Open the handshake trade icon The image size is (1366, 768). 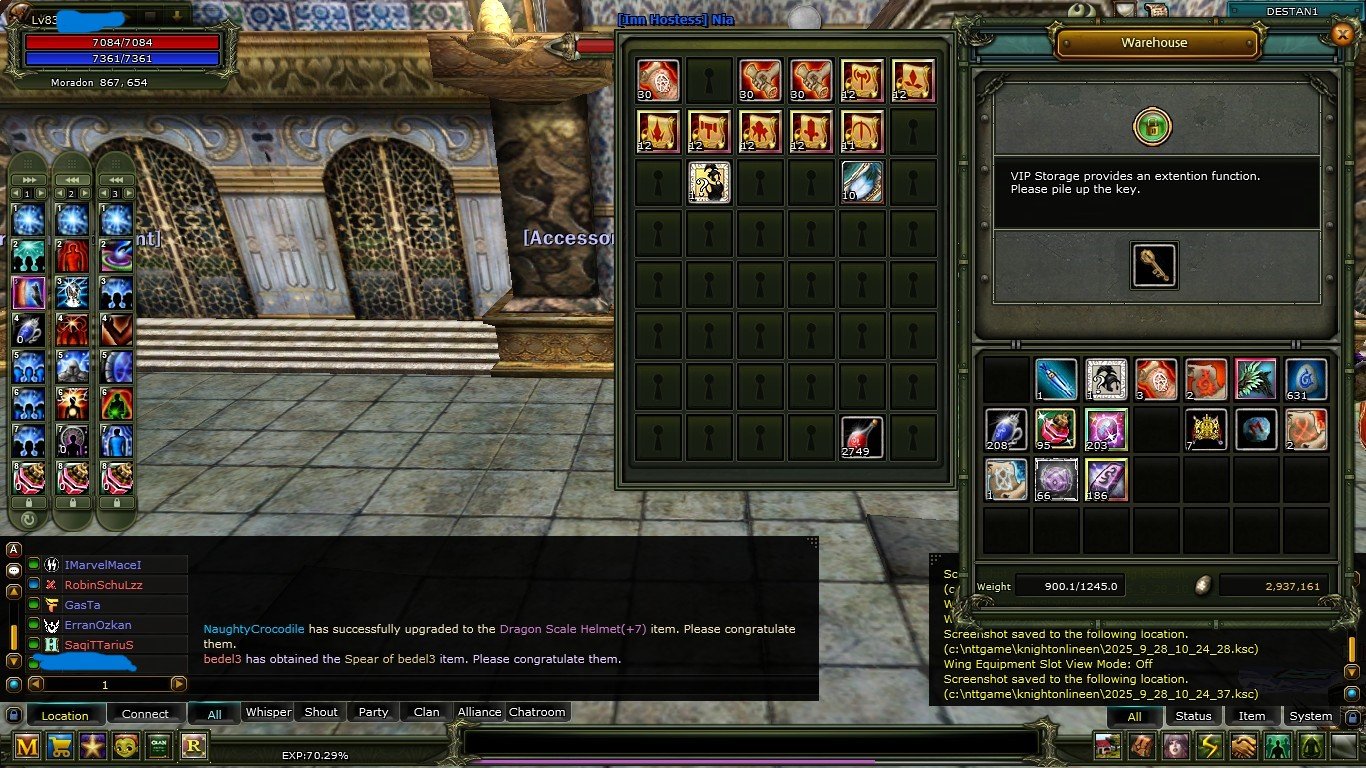click(x=1243, y=746)
